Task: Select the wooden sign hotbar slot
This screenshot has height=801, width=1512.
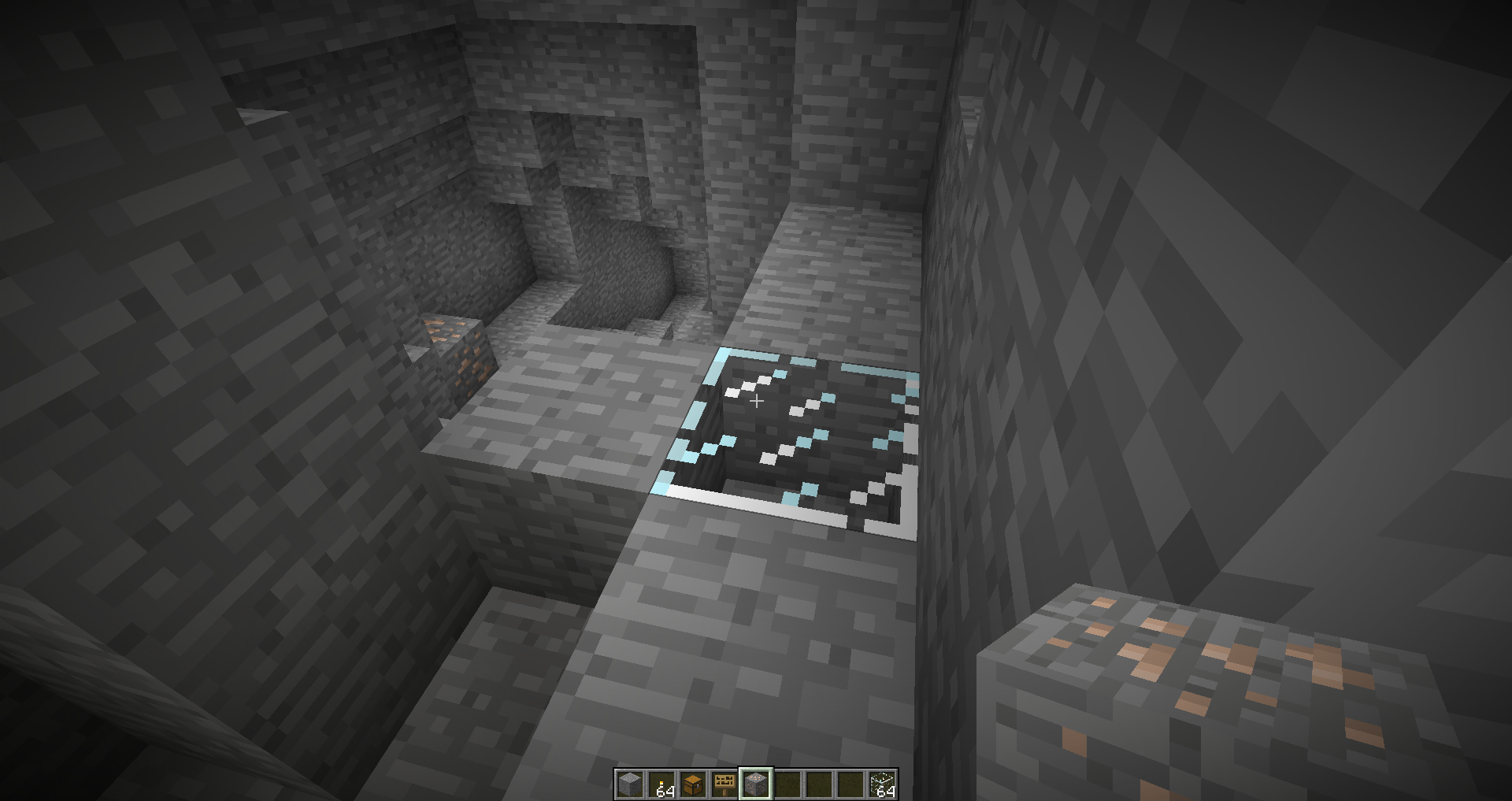Action: tap(724, 784)
